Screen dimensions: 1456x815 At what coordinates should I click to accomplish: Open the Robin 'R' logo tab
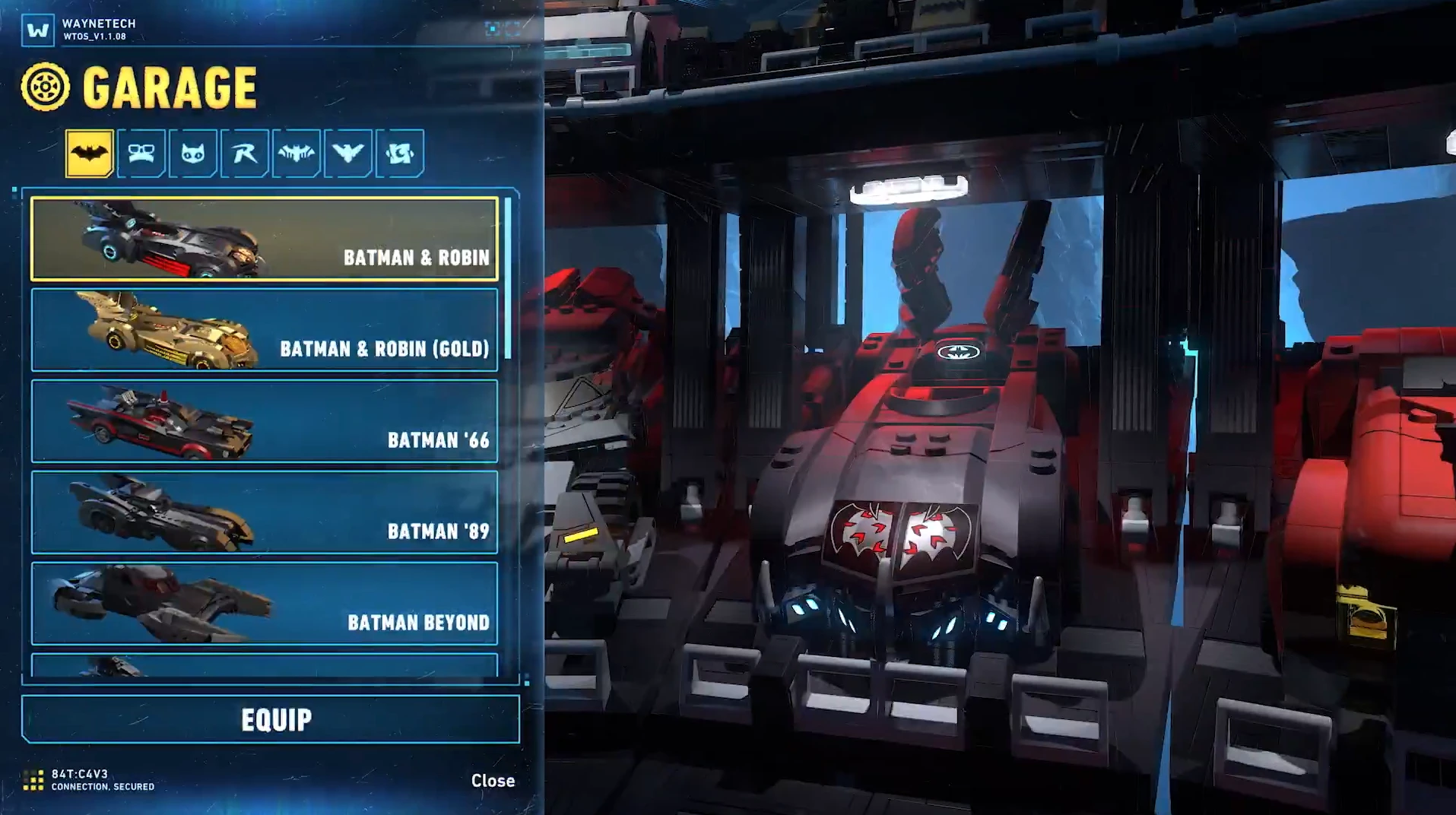point(245,154)
